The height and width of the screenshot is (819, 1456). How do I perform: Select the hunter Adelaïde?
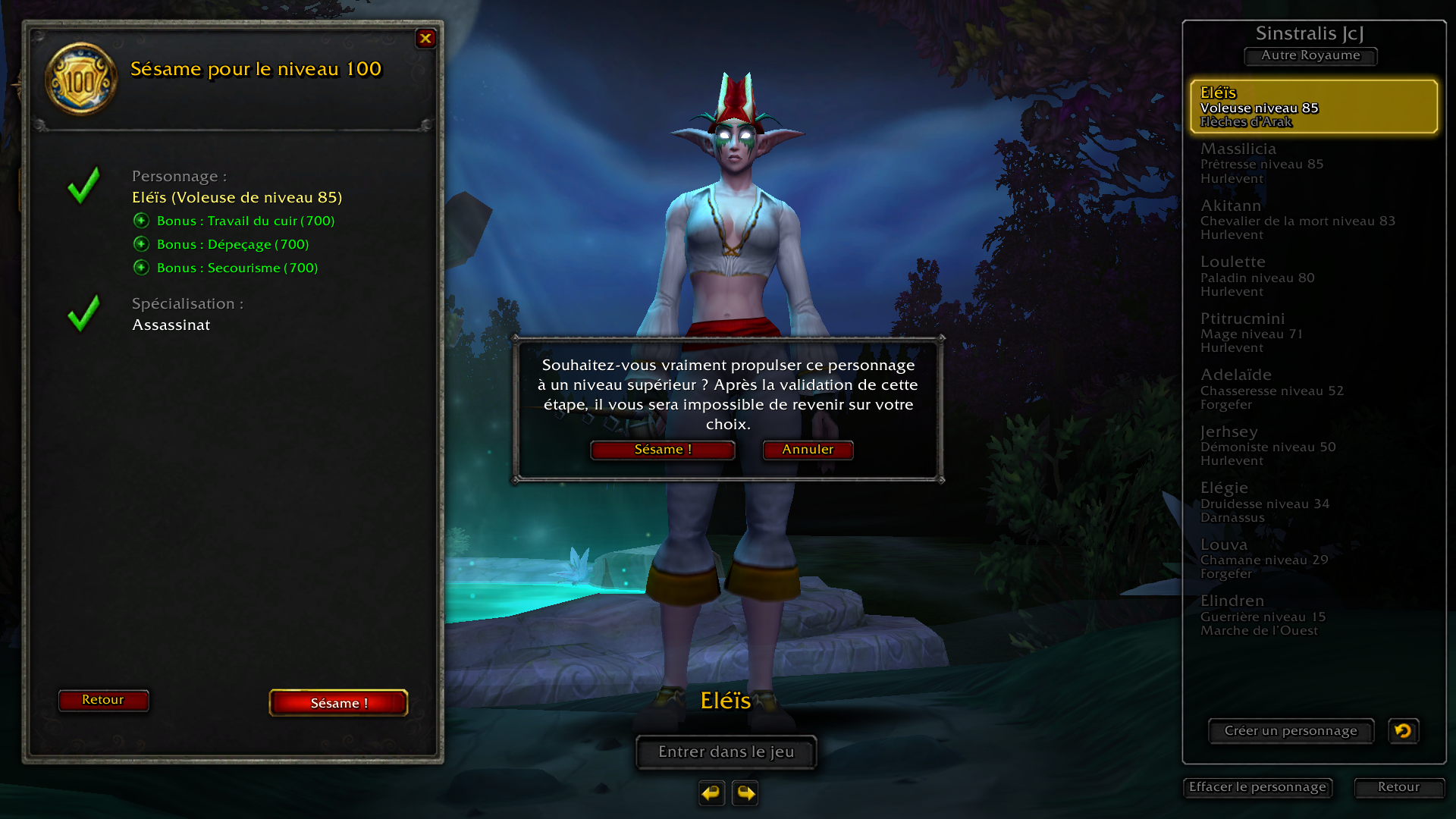(1313, 389)
